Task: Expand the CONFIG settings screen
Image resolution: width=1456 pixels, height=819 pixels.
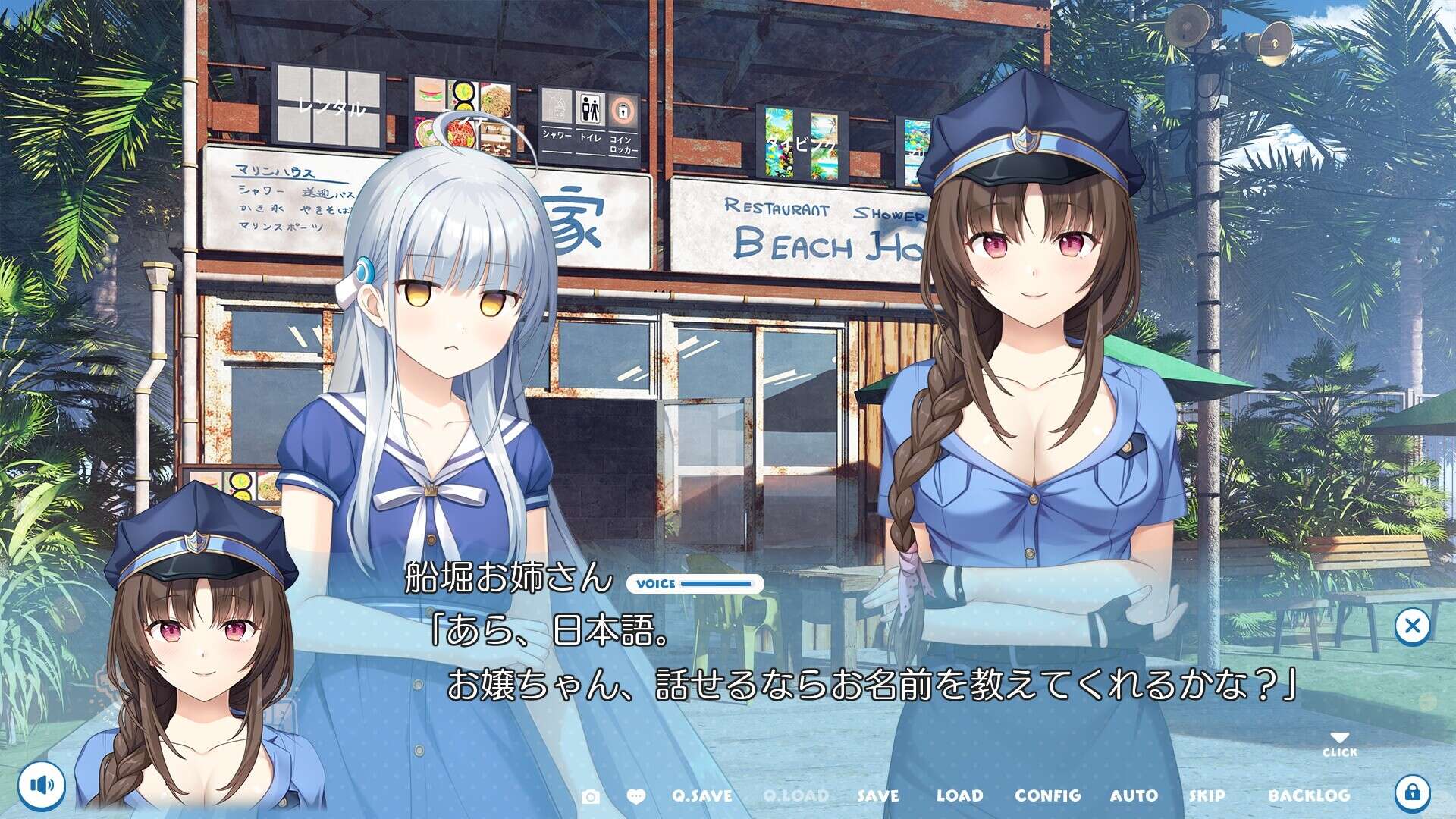Action: click(x=1046, y=796)
